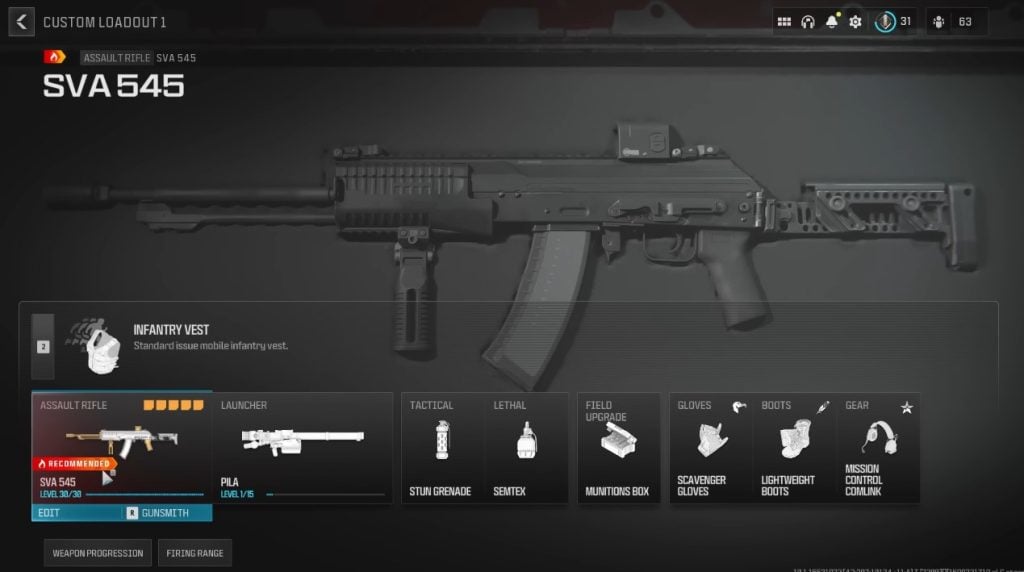Open Weapon Progression
The image size is (1024, 572).
tap(97, 553)
